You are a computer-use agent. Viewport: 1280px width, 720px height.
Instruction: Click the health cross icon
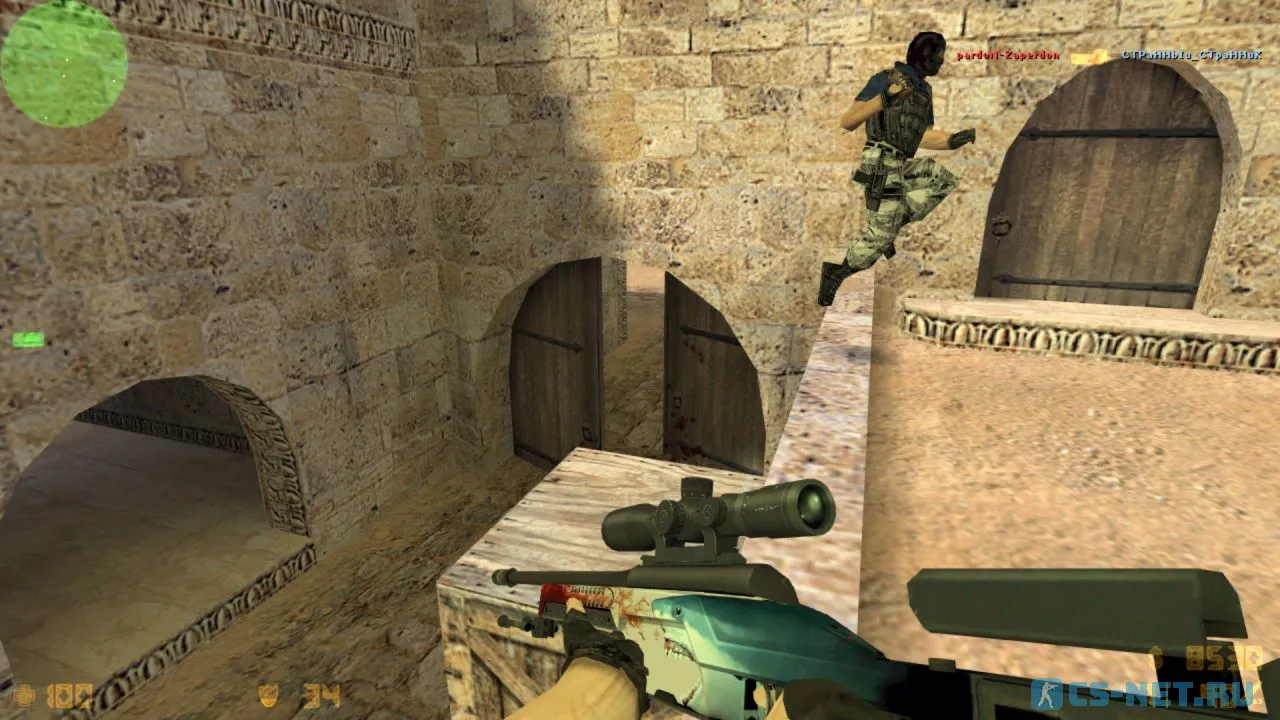tap(27, 696)
